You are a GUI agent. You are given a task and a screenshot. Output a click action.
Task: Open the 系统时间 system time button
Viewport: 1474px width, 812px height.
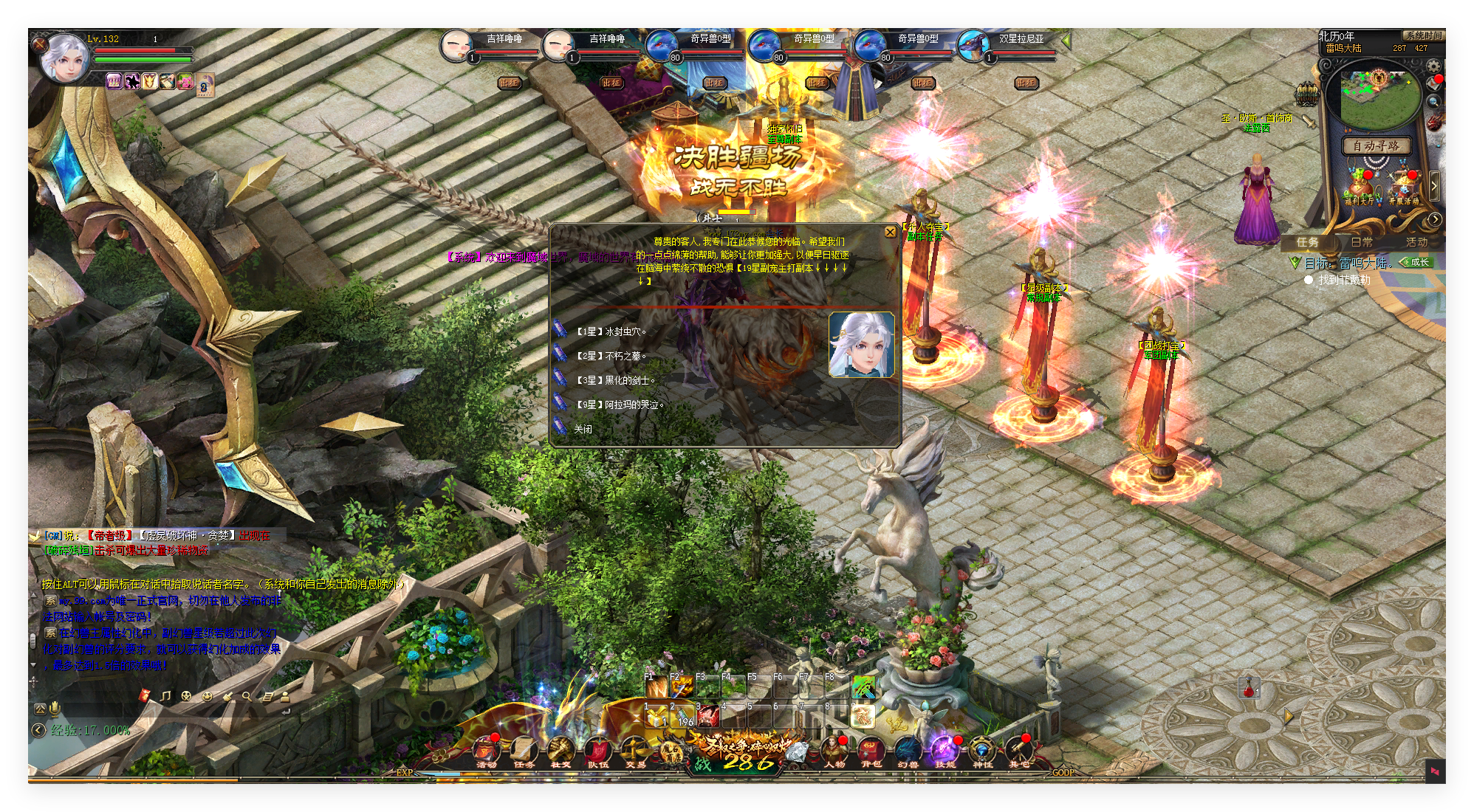point(1422,35)
